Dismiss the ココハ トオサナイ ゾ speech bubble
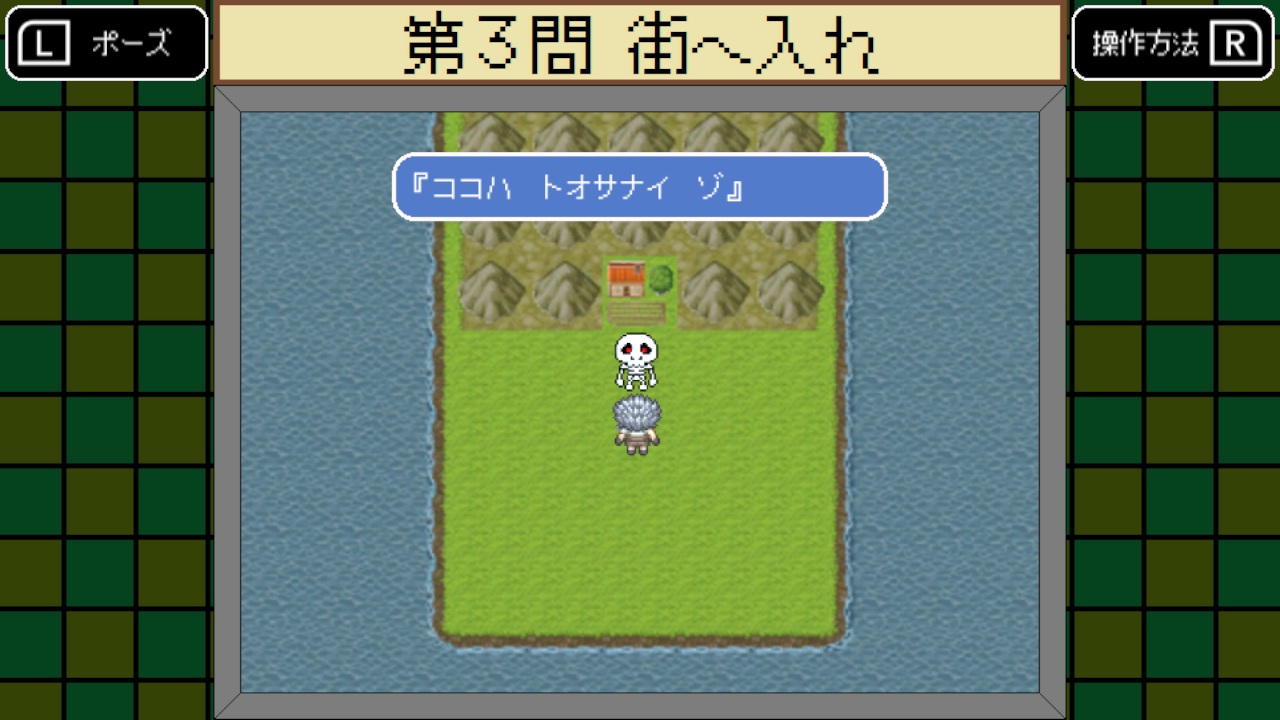Screen dimensions: 1280x720 640,187
